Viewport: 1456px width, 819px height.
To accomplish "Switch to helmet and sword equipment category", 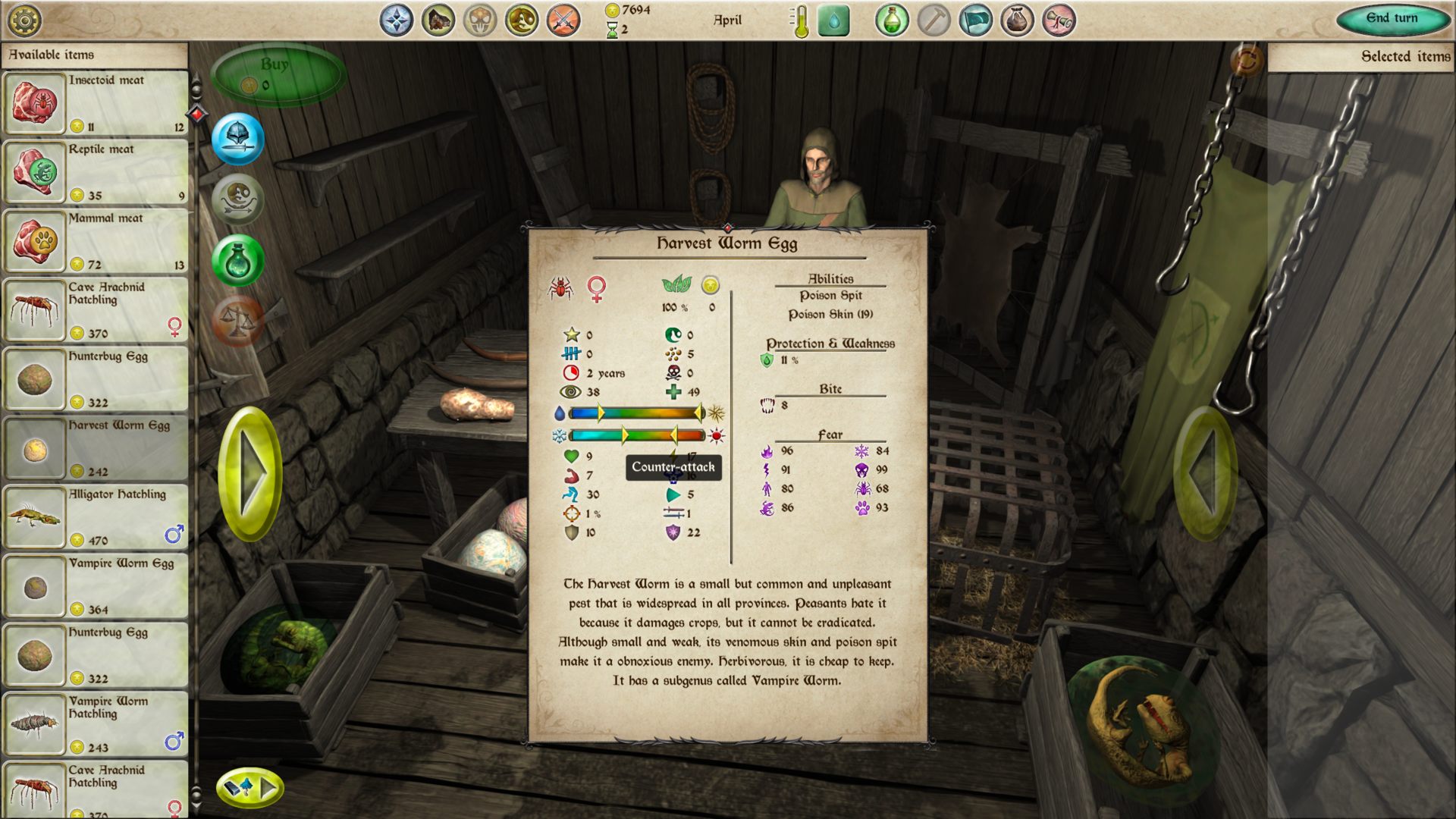I will 238,139.
